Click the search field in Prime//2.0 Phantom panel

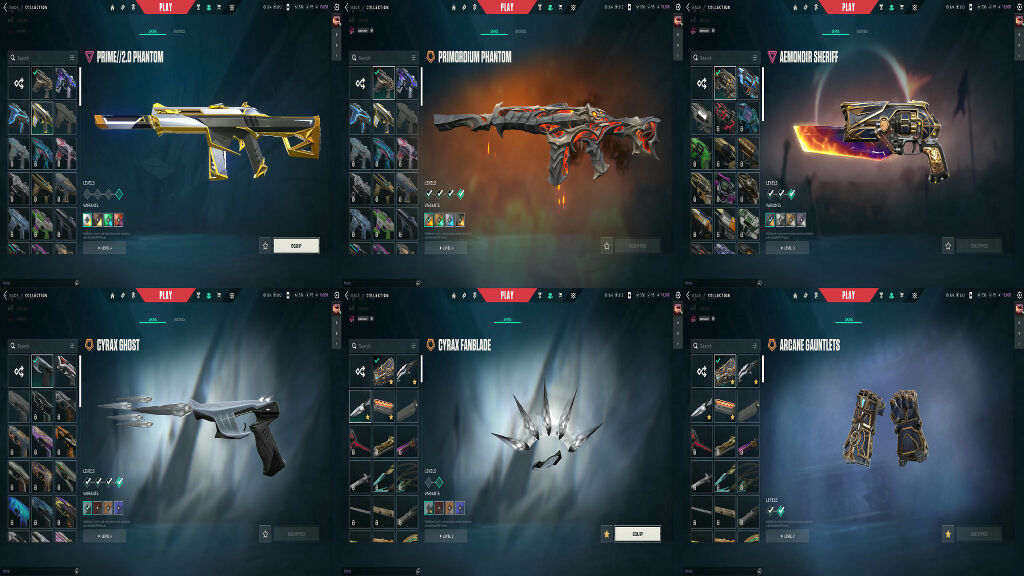[x=40, y=58]
